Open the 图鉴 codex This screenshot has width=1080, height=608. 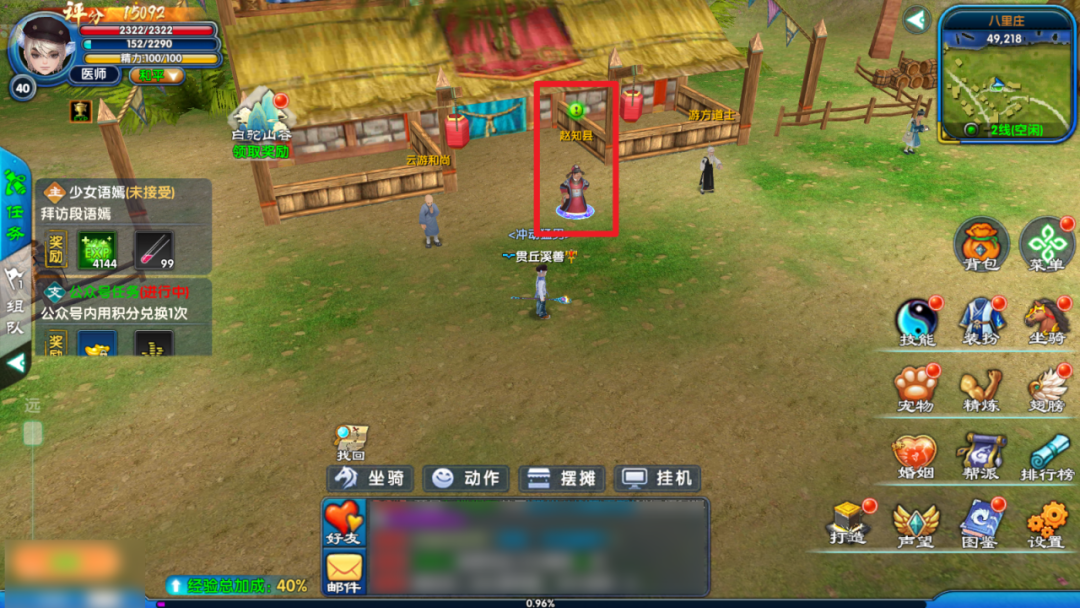coord(981,522)
